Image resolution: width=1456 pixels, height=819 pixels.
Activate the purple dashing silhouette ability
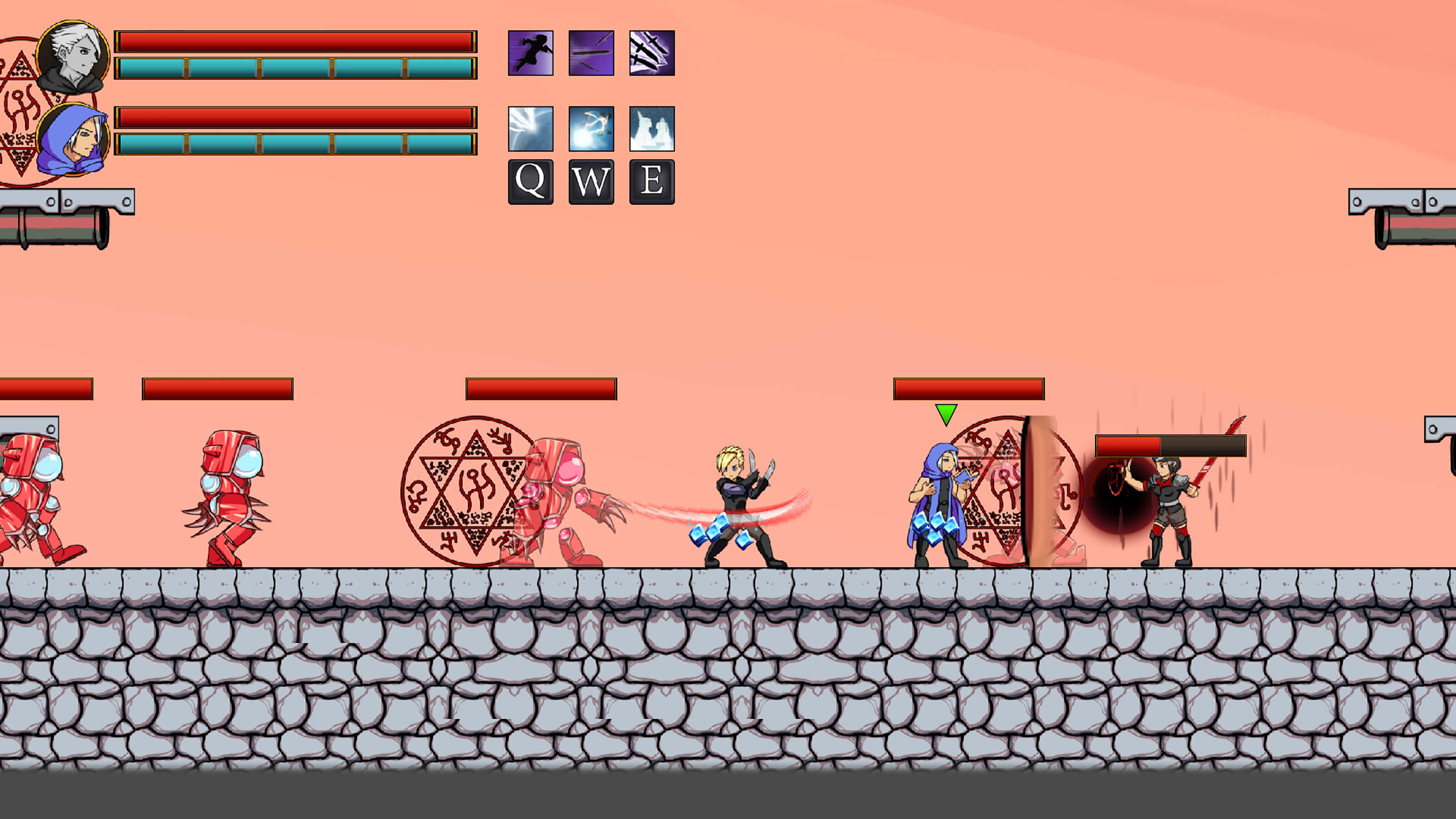530,53
